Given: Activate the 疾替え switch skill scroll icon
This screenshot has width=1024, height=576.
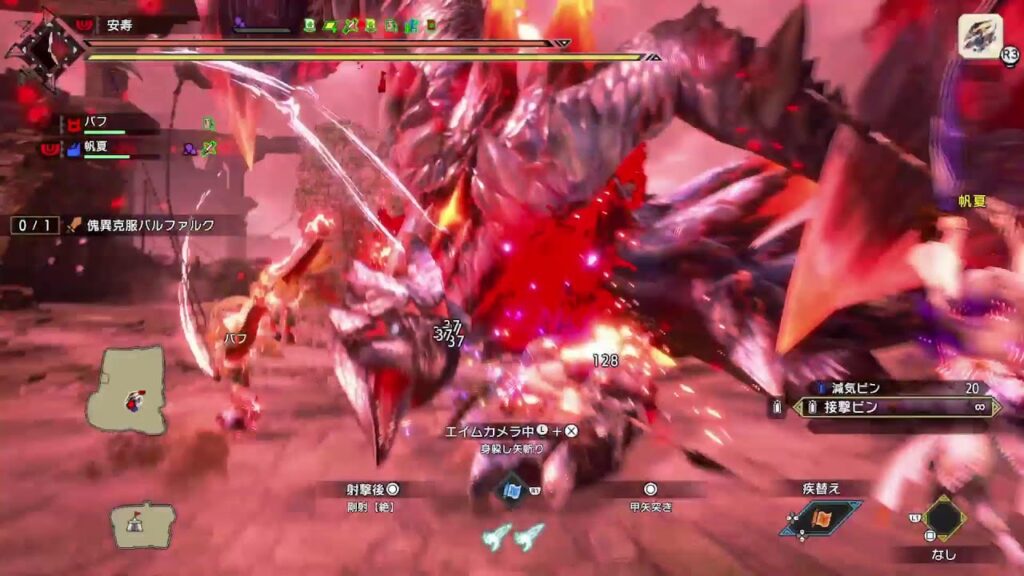Looking at the screenshot, I should (x=822, y=518).
